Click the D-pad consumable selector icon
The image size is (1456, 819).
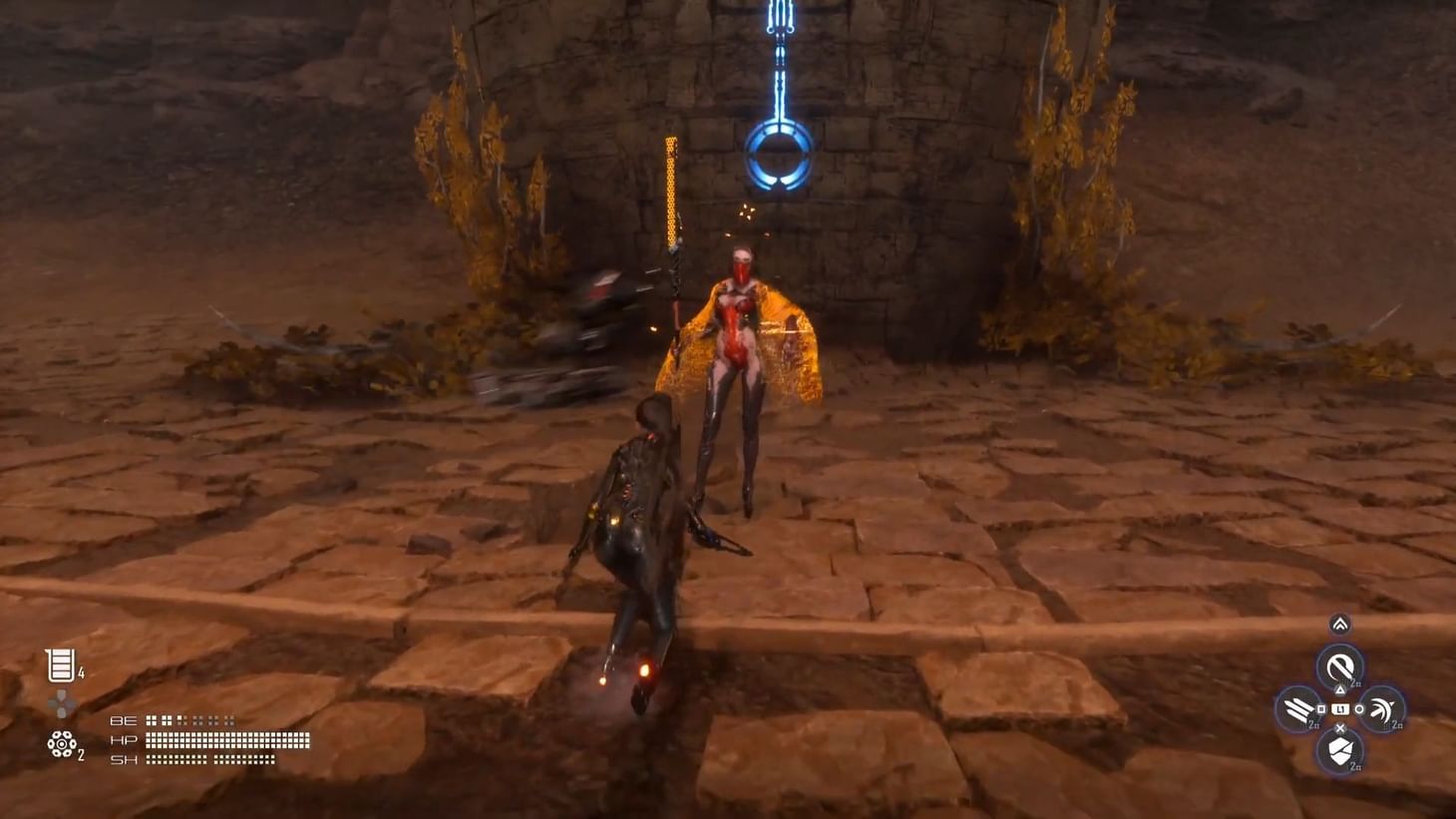[62, 703]
